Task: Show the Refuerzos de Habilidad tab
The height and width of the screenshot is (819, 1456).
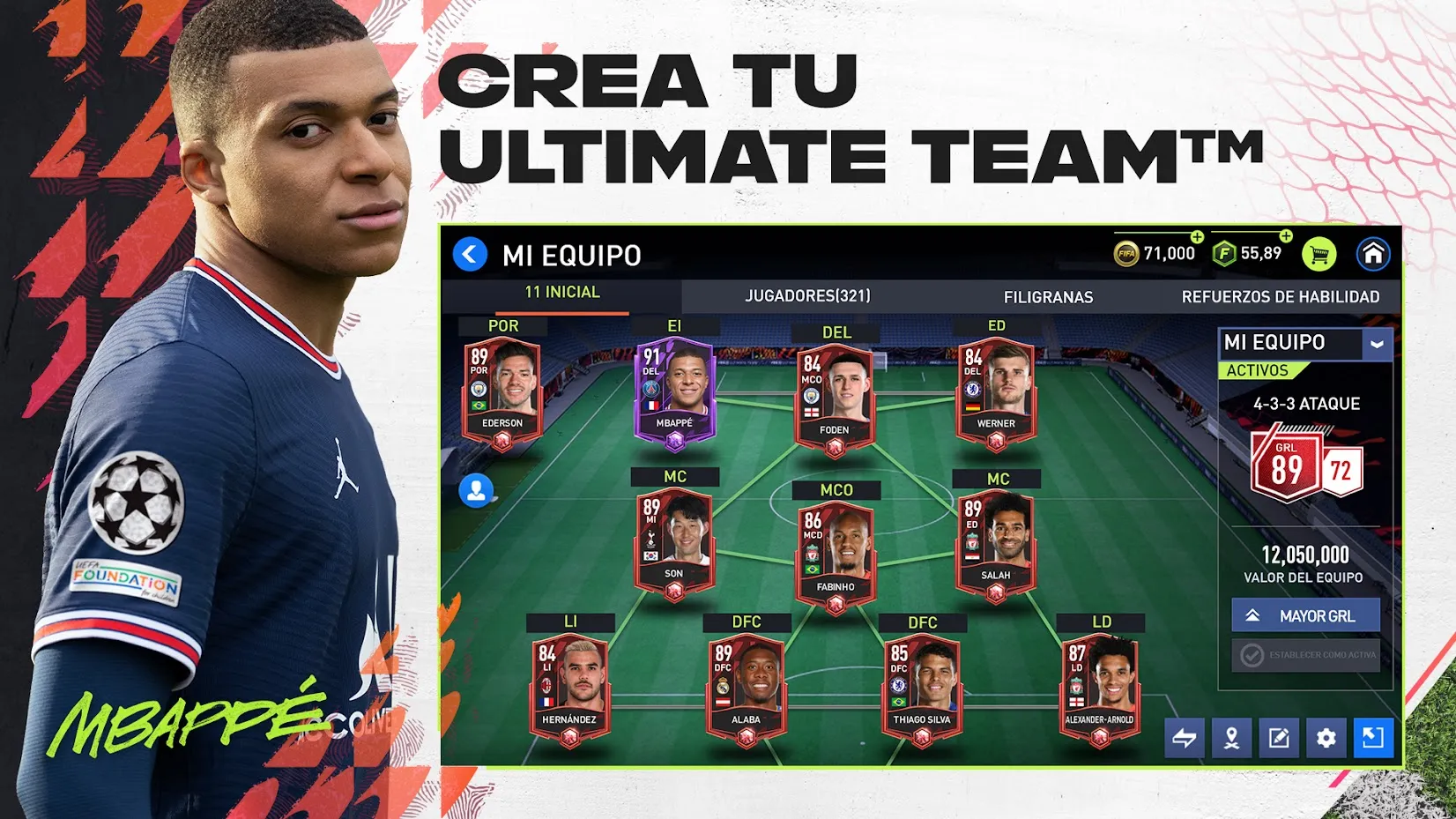Action: point(1280,297)
